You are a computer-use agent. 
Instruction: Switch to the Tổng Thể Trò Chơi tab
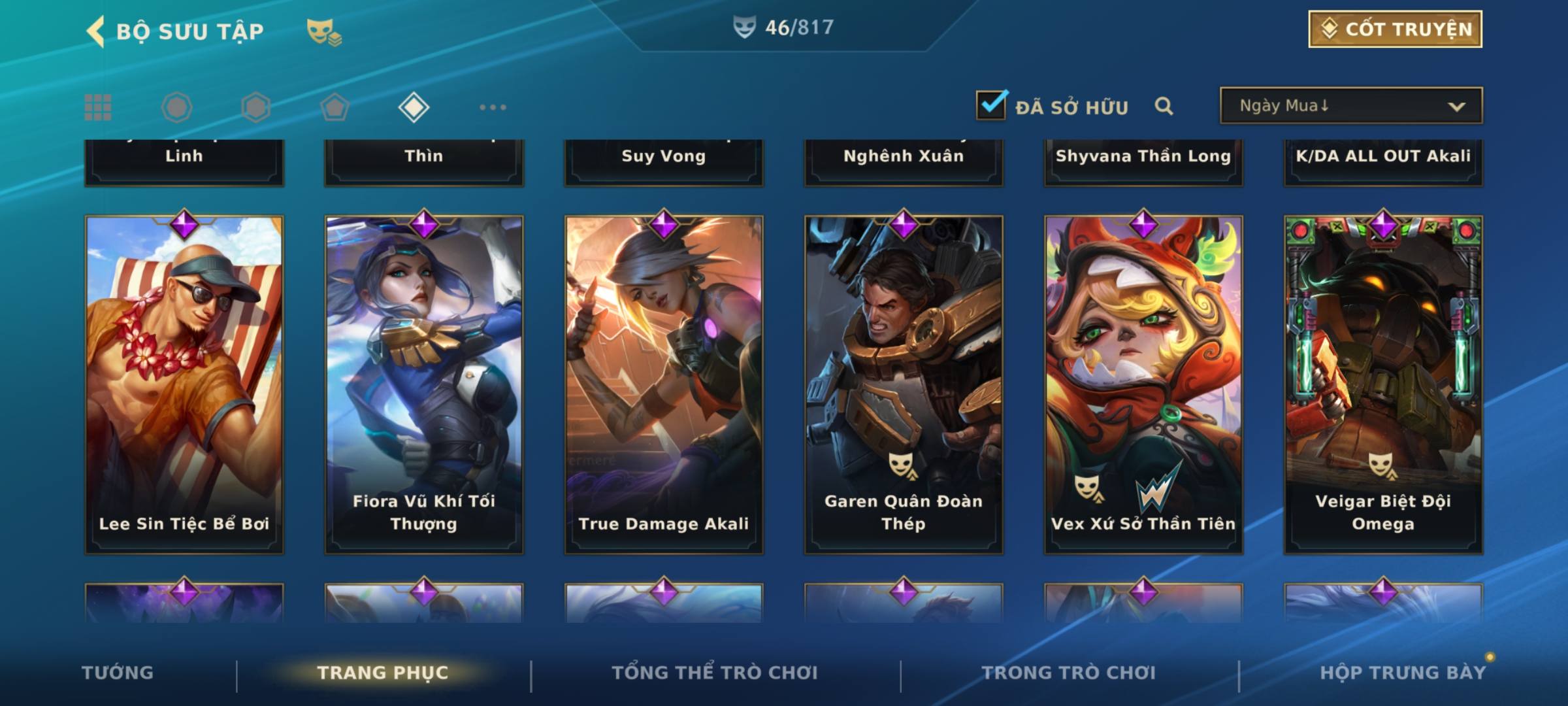pyautogui.click(x=715, y=673)
